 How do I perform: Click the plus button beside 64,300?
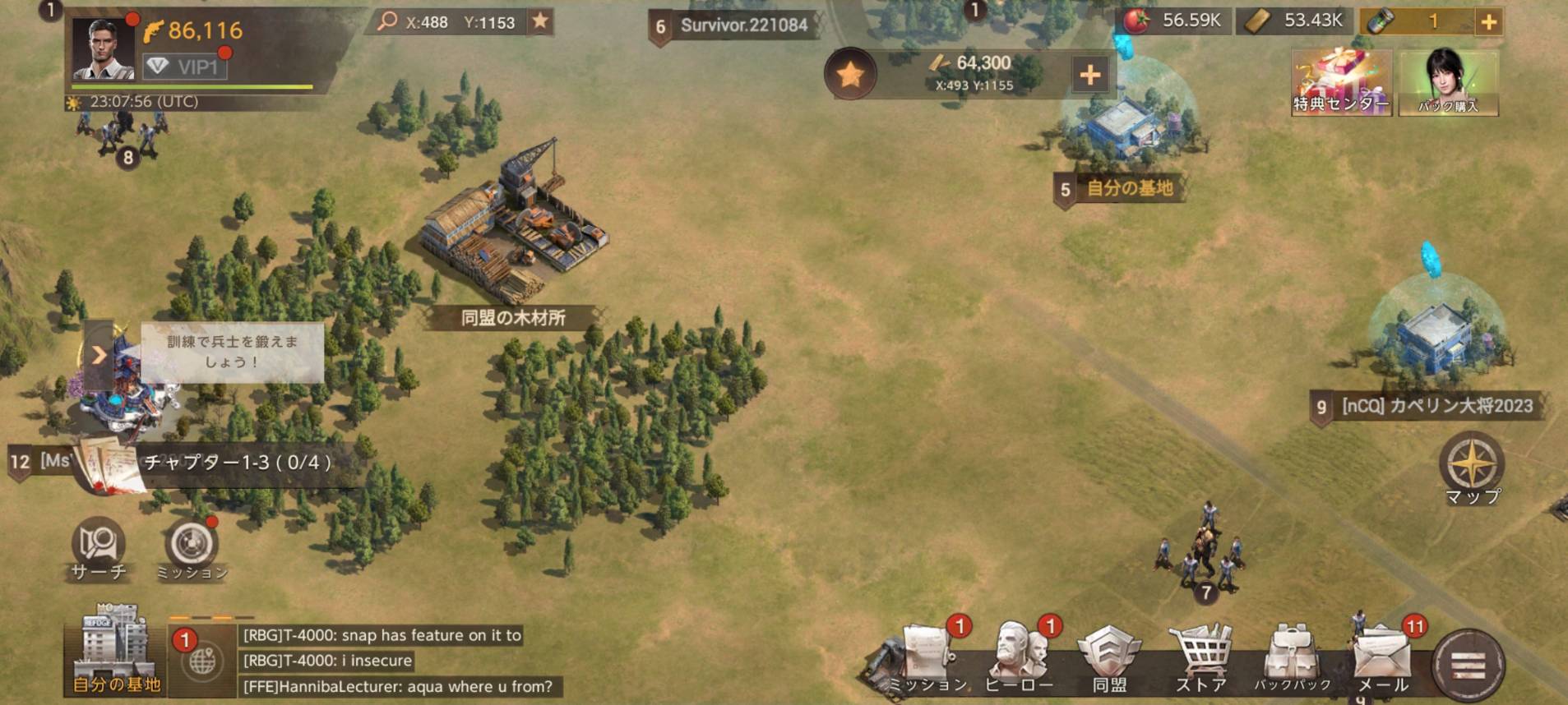[1089, 75]
